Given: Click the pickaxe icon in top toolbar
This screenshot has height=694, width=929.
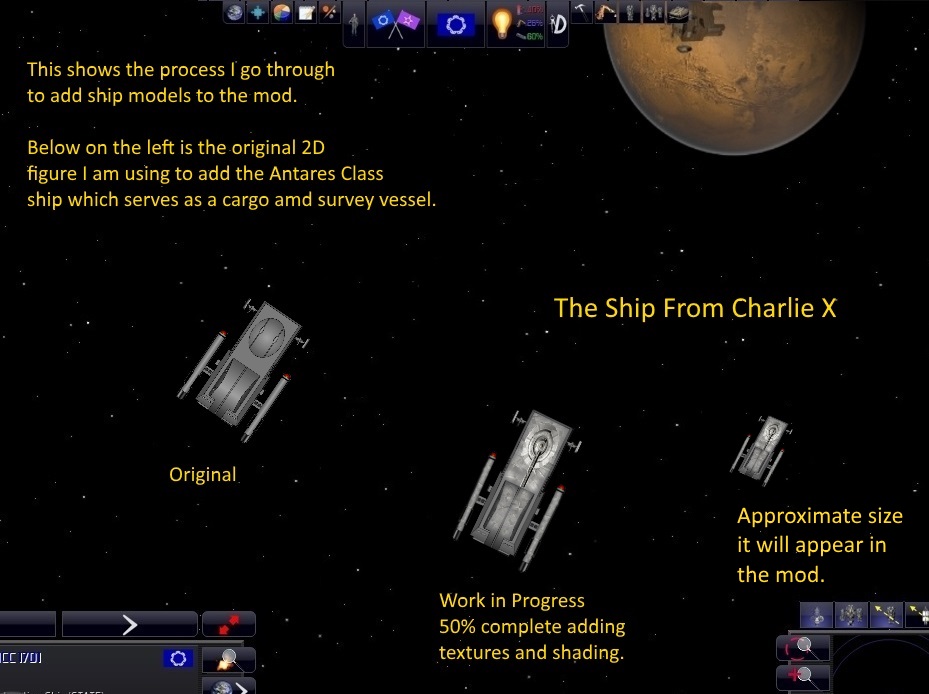Looking at the screenshot, I should pos(583,13).
